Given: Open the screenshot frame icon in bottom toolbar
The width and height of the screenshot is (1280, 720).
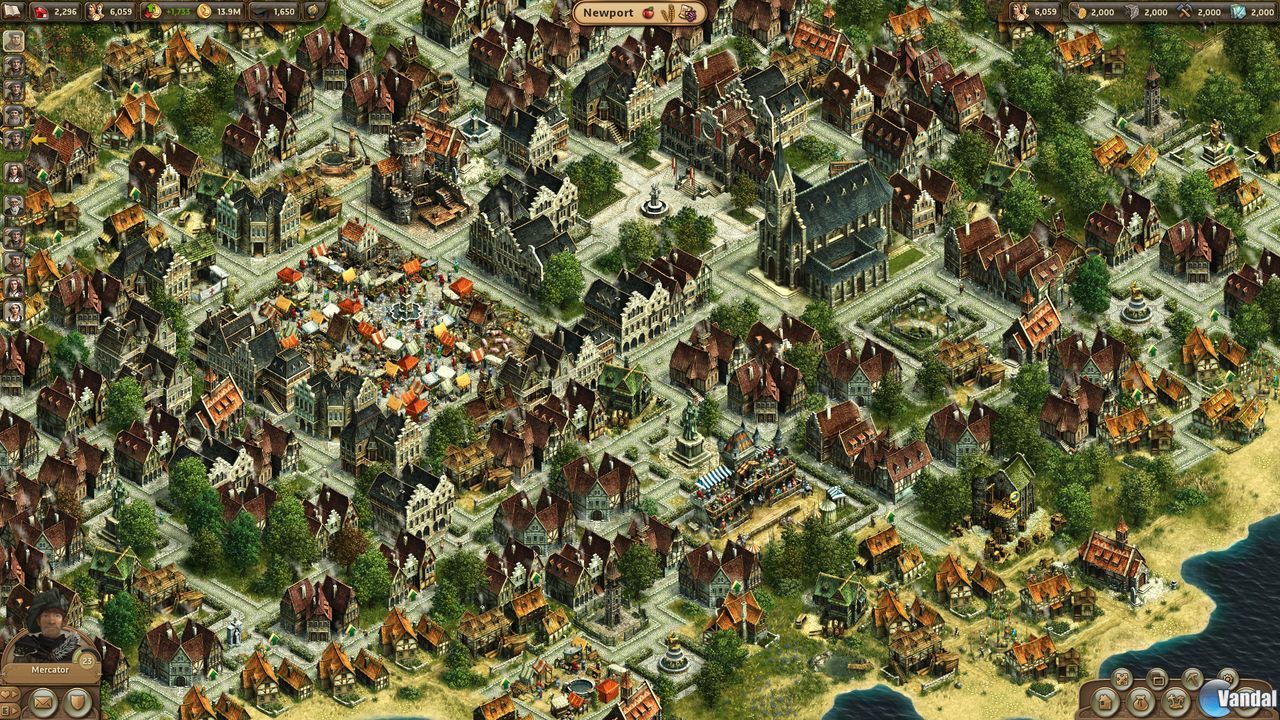Looking at the screenshot, I should [1158, 680].
